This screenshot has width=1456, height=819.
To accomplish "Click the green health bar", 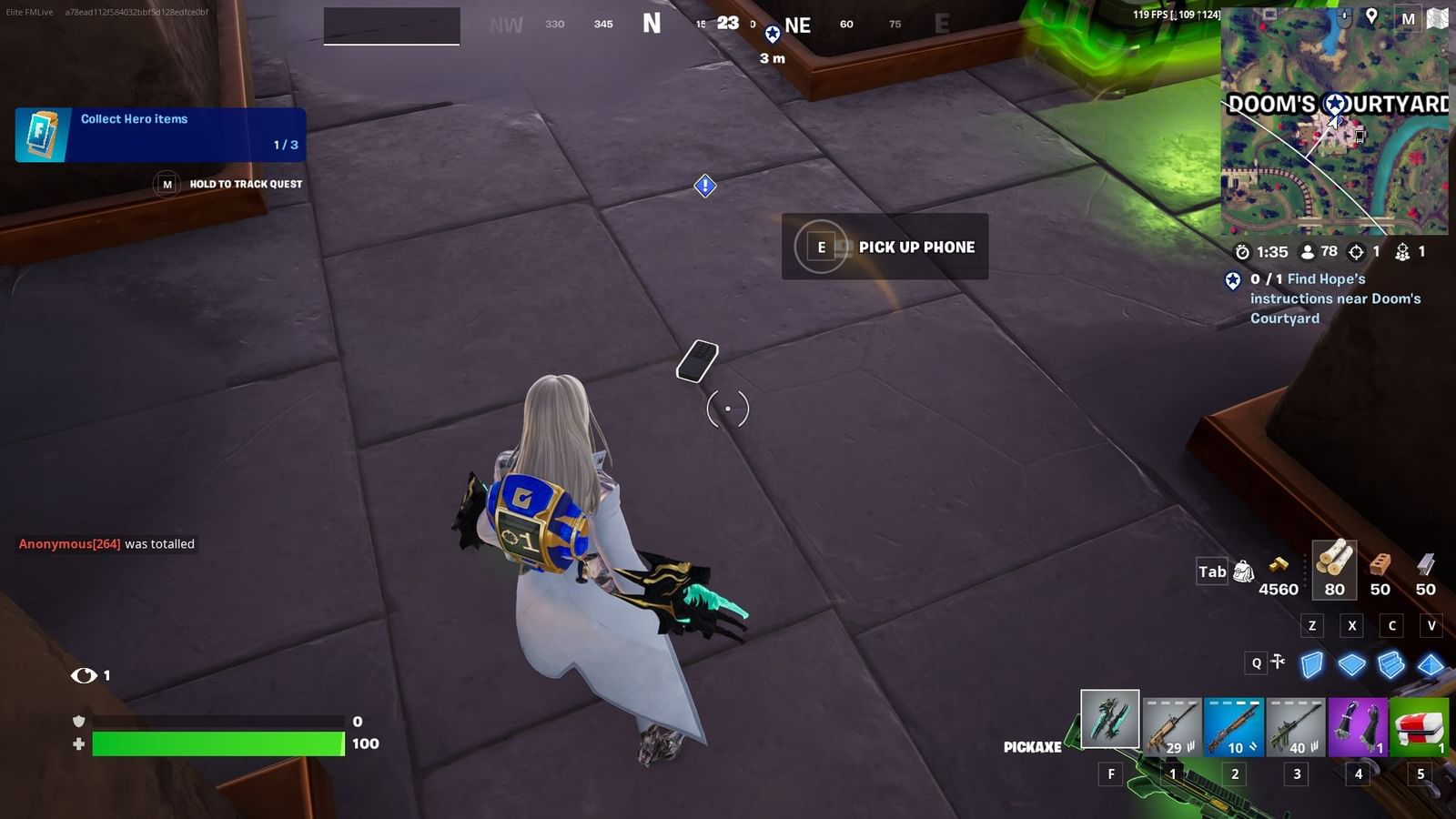I will tap(218, 743).
